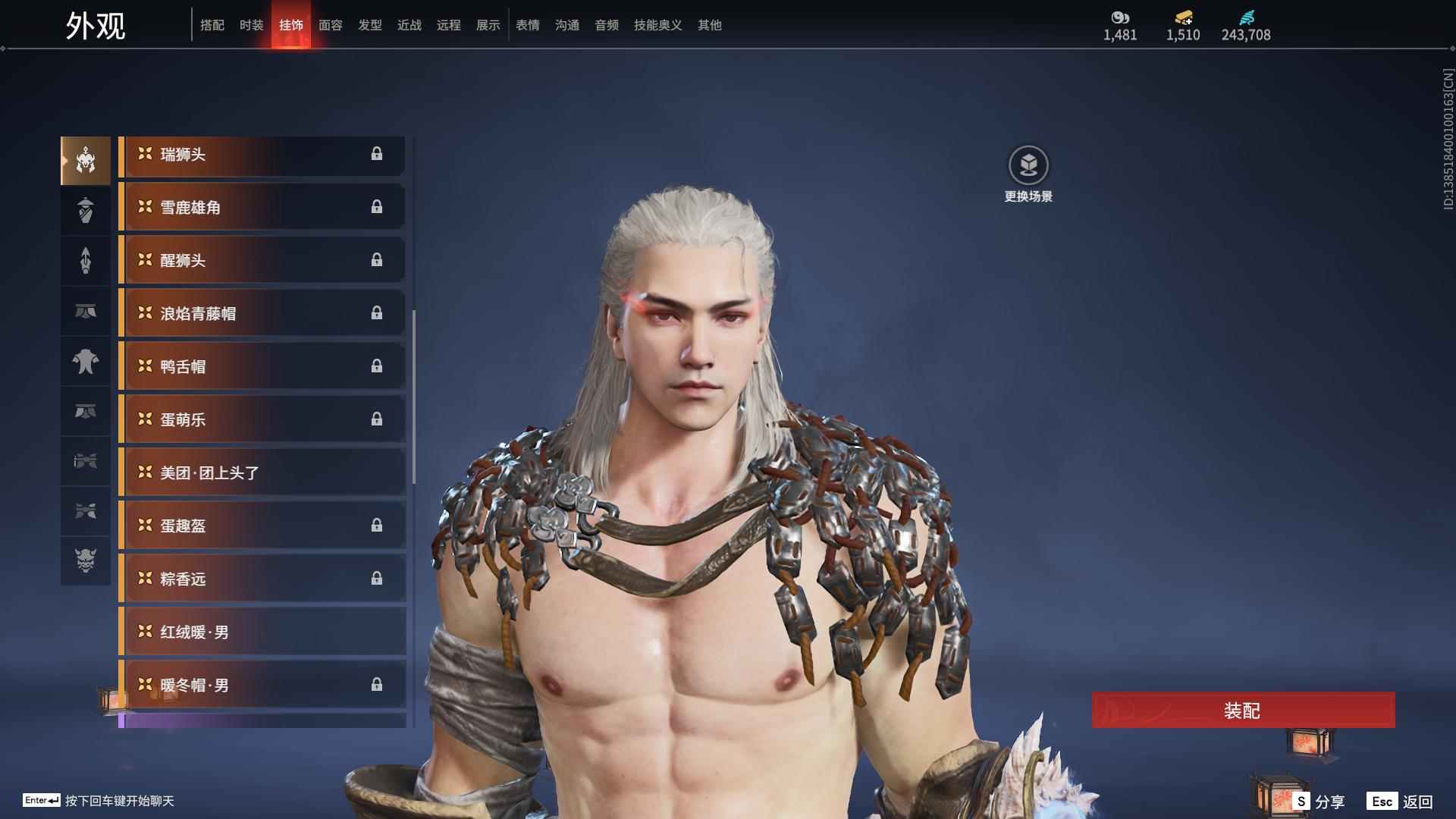The height and width of the screenshot is (819, 1456).
Task: Pick the 浪焰青藤帽 hat entry
Action: 262,314
